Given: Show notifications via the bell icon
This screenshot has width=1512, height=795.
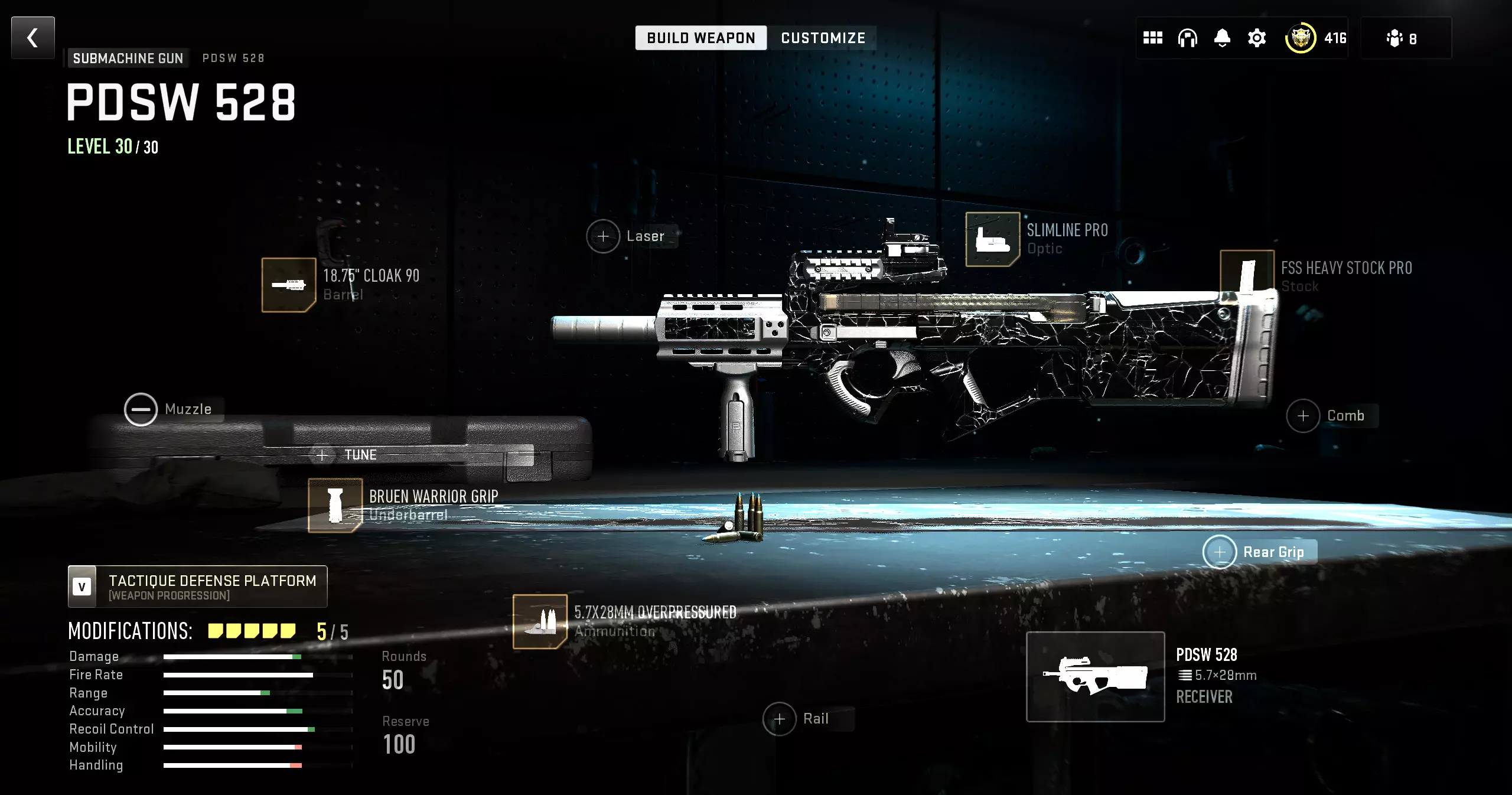Looking at the screenshot, I should coord(1222,38).
